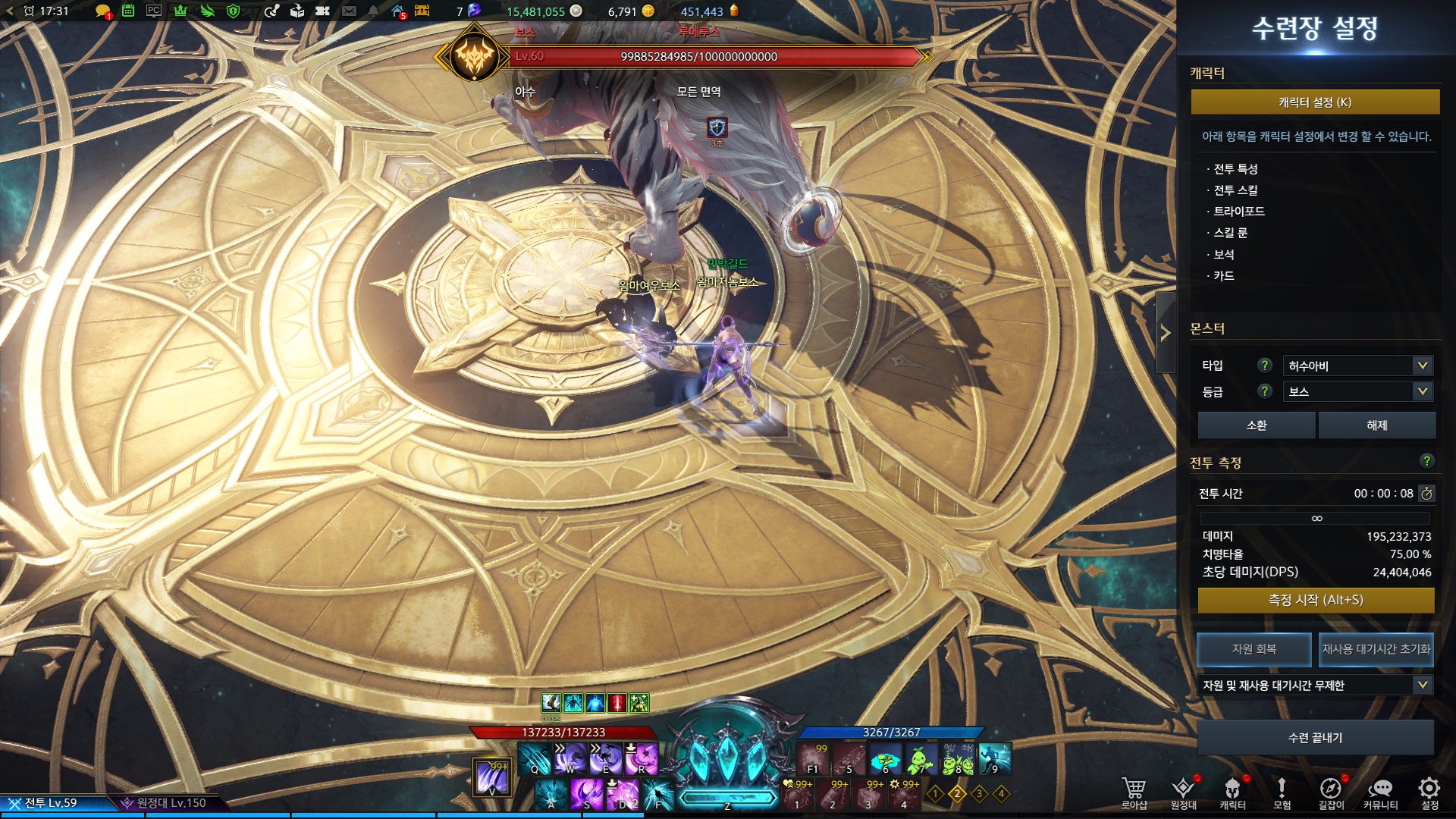Open the 설정 gear settings menu
This screenshot has height=819, width=1456.
point(1429,792)
